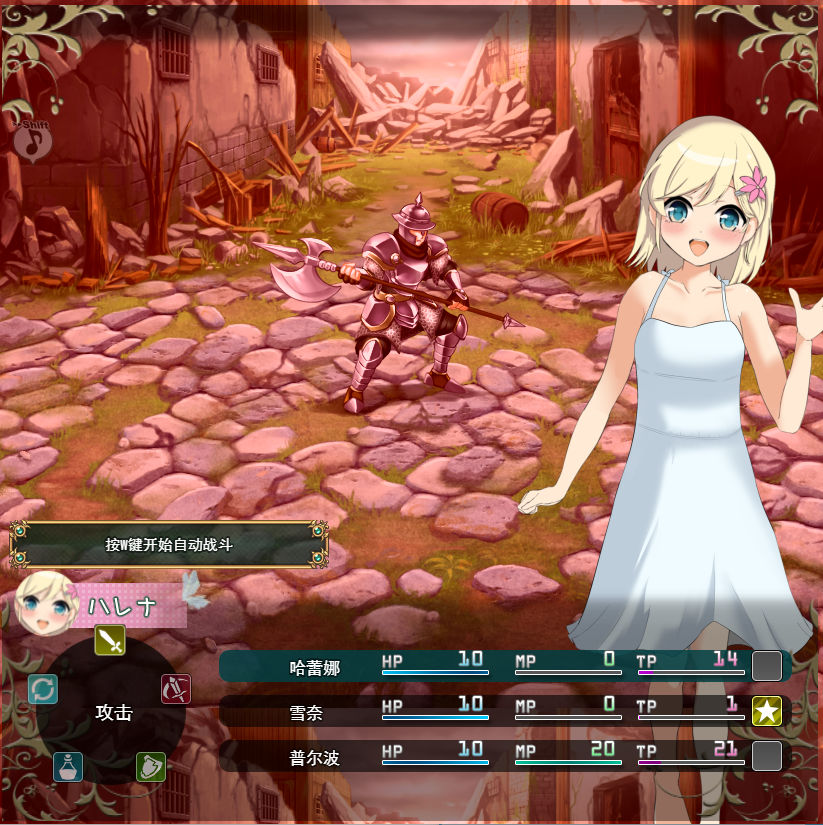Choose the green shield guard command
The width and height of the screenshot is (823, 825).
(x=151, y=767)
